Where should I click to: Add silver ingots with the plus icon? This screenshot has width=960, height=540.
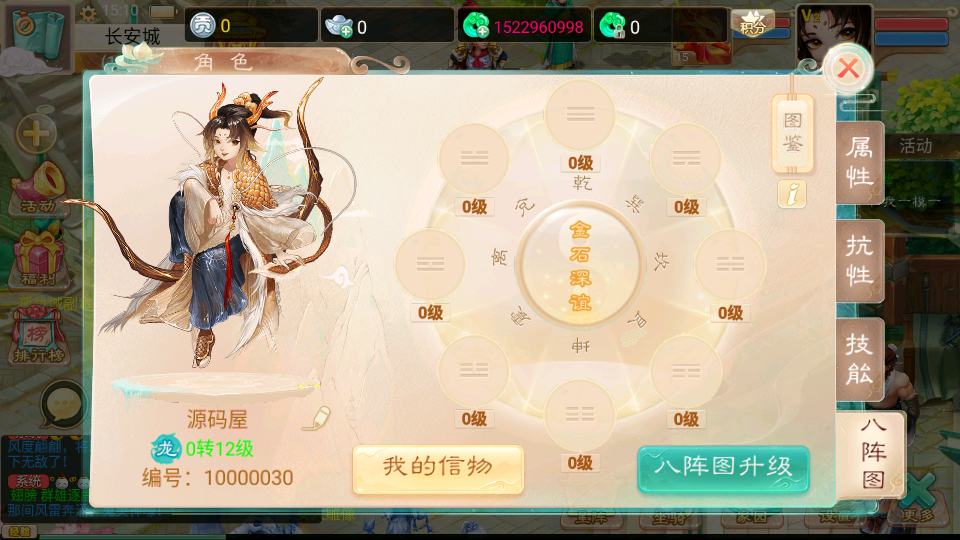(340, 27)
